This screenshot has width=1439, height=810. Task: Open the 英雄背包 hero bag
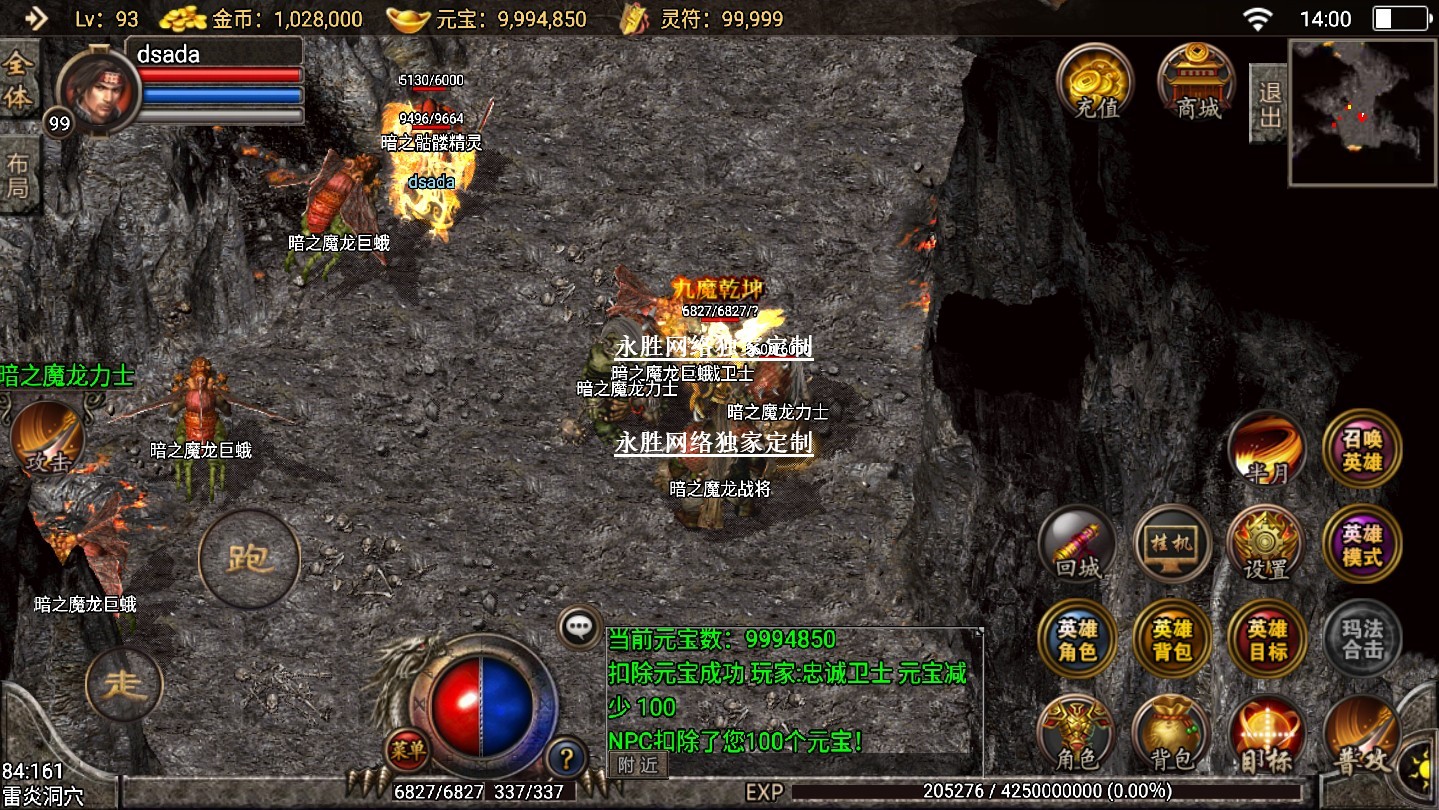pyautogui.click(x=1172, y=639)
